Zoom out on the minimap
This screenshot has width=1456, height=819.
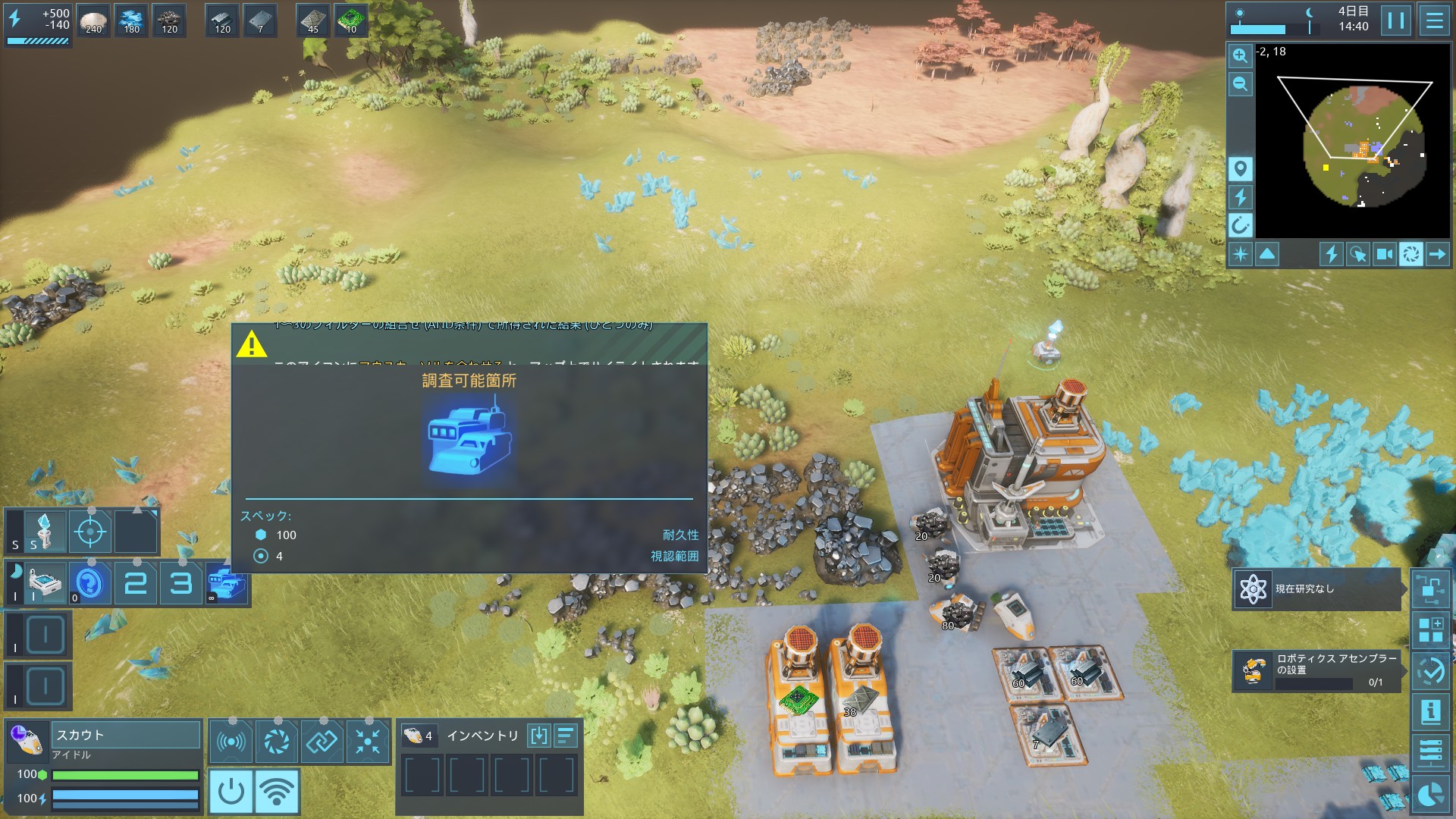(x=1240, y=83)
